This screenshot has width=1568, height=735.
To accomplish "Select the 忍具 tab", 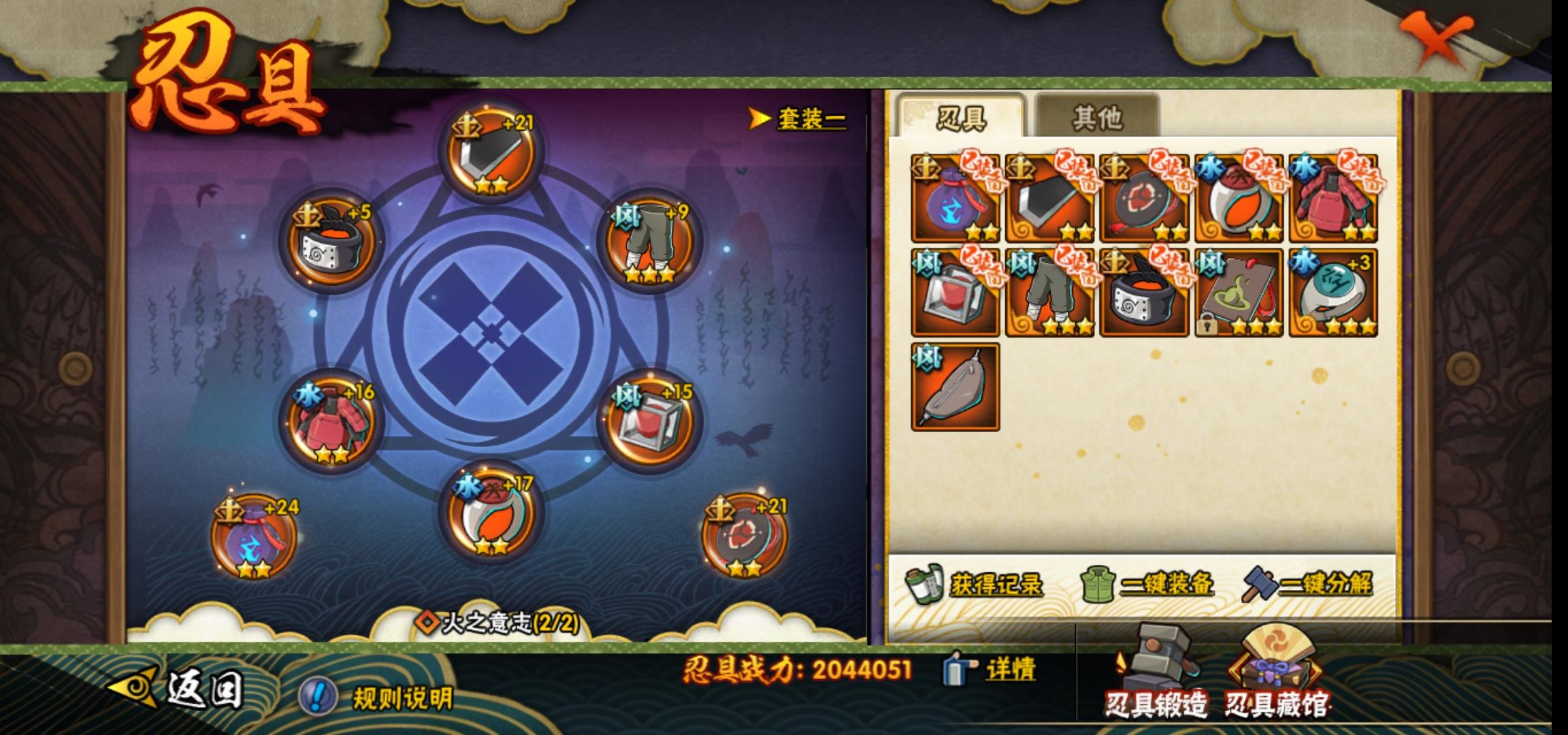I will 961,118.
